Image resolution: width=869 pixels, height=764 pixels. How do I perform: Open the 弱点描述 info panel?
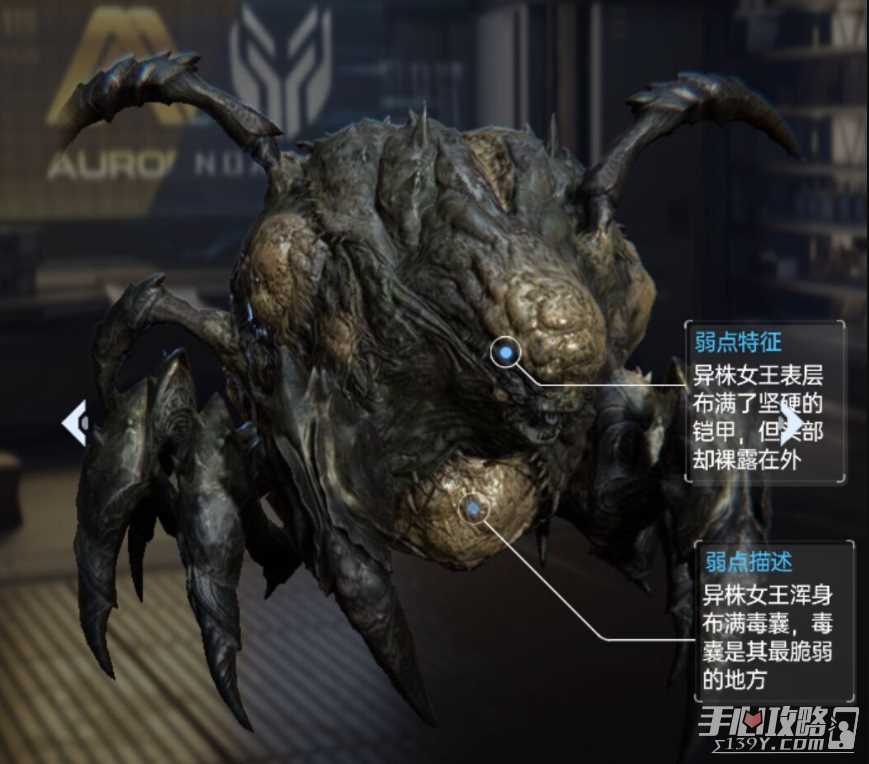pos(774,621)
